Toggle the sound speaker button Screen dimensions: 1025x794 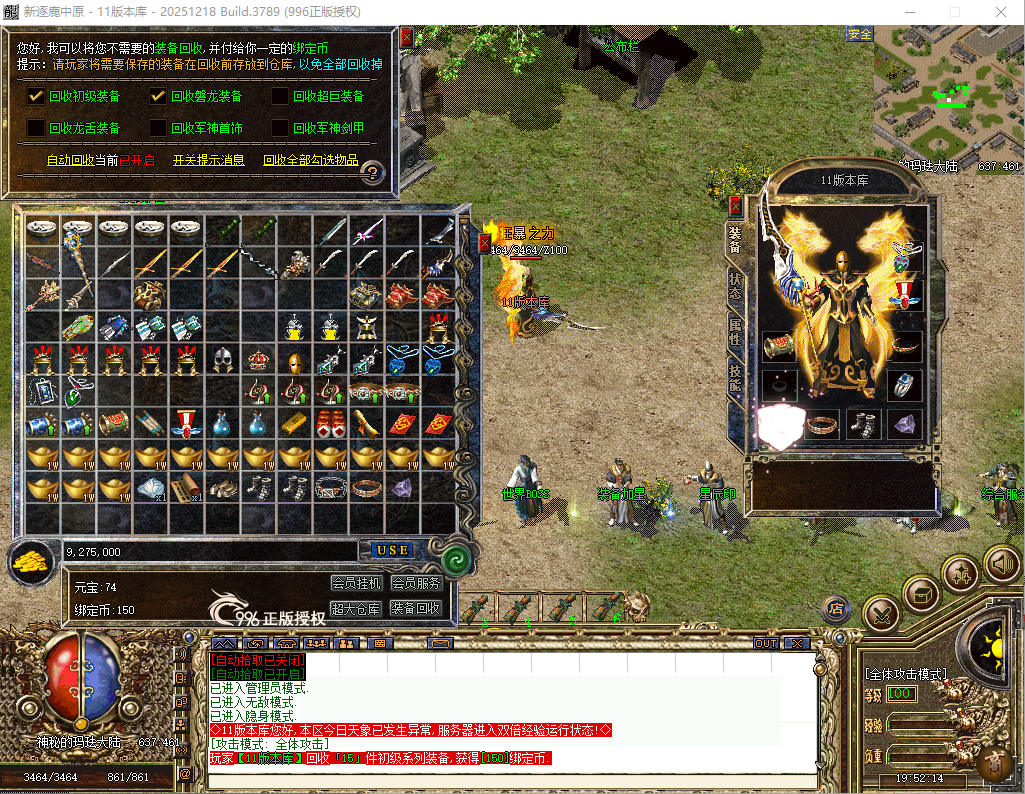coord(1001,565)
